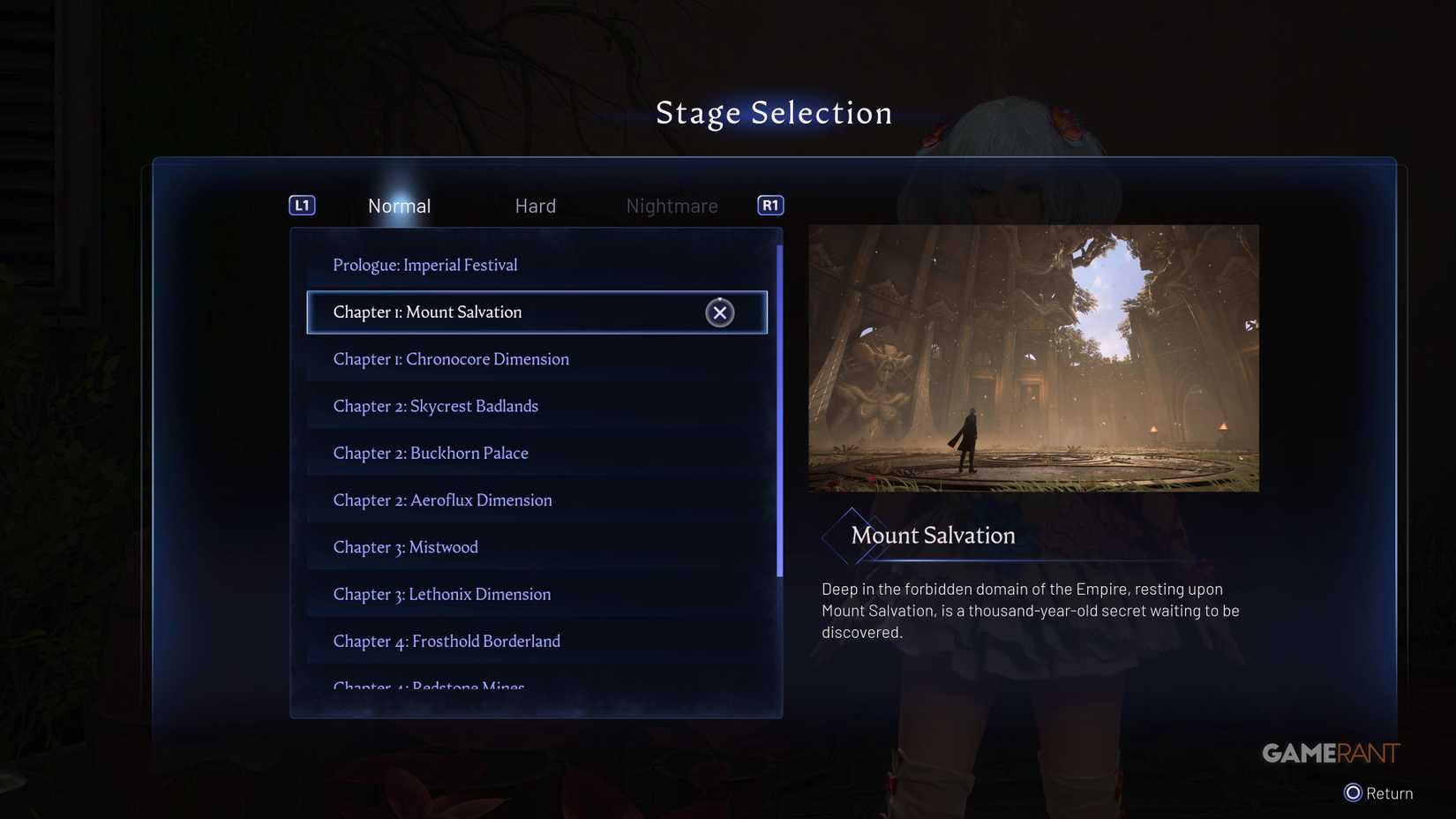Screen dimensions: 1456x819
Task: Switch to the Hard difficulty tab
Action: pos(535,206)
